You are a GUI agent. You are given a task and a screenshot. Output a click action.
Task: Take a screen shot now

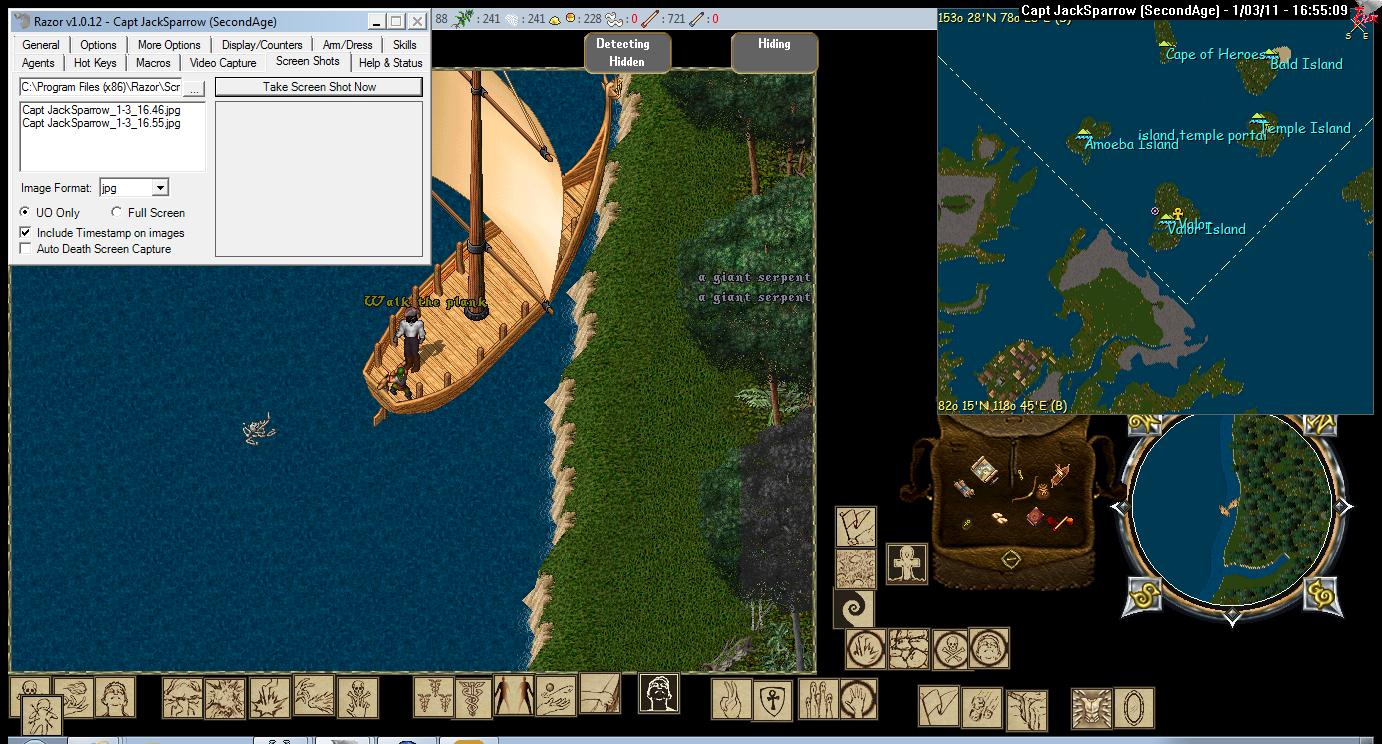pos(319,87)
